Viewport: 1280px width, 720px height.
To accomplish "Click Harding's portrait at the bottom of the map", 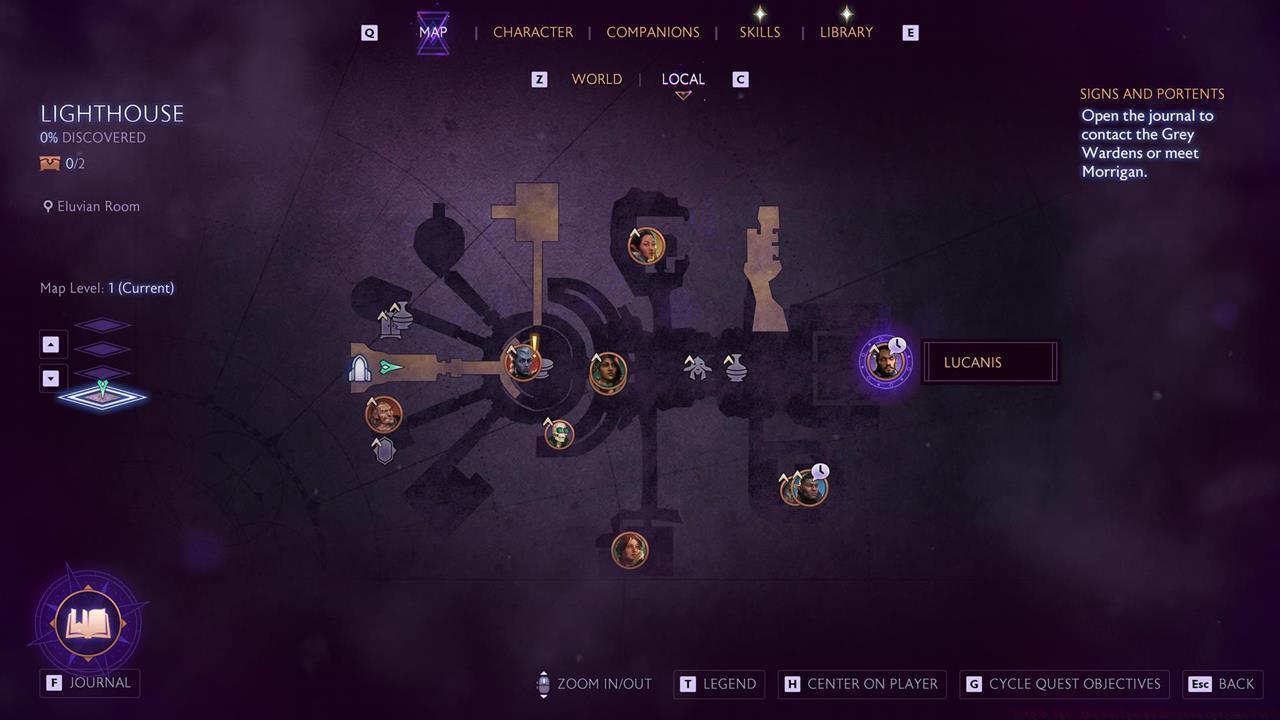I will point(630,550).
